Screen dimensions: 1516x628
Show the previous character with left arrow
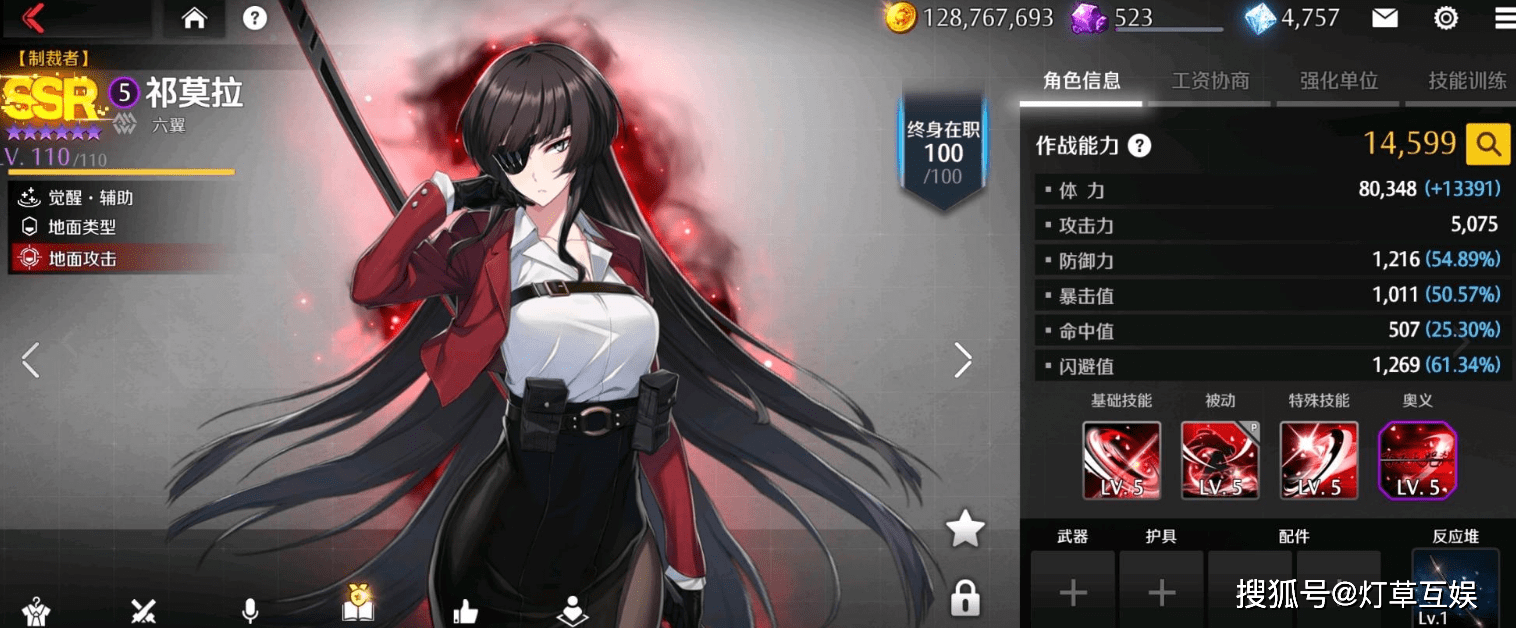pyautogui.click(x=31, y=360)
